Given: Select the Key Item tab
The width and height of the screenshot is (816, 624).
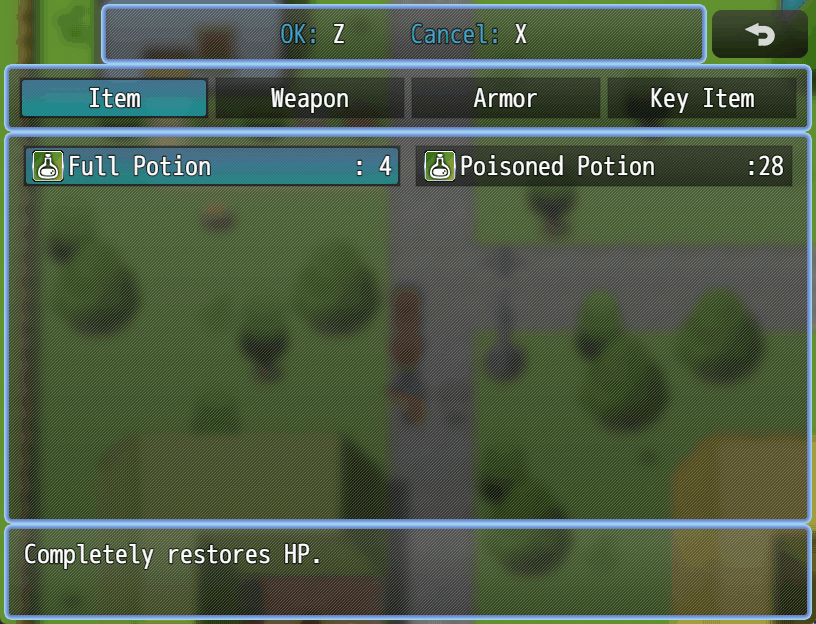Looking at the screenshot, I should (702, 99).
